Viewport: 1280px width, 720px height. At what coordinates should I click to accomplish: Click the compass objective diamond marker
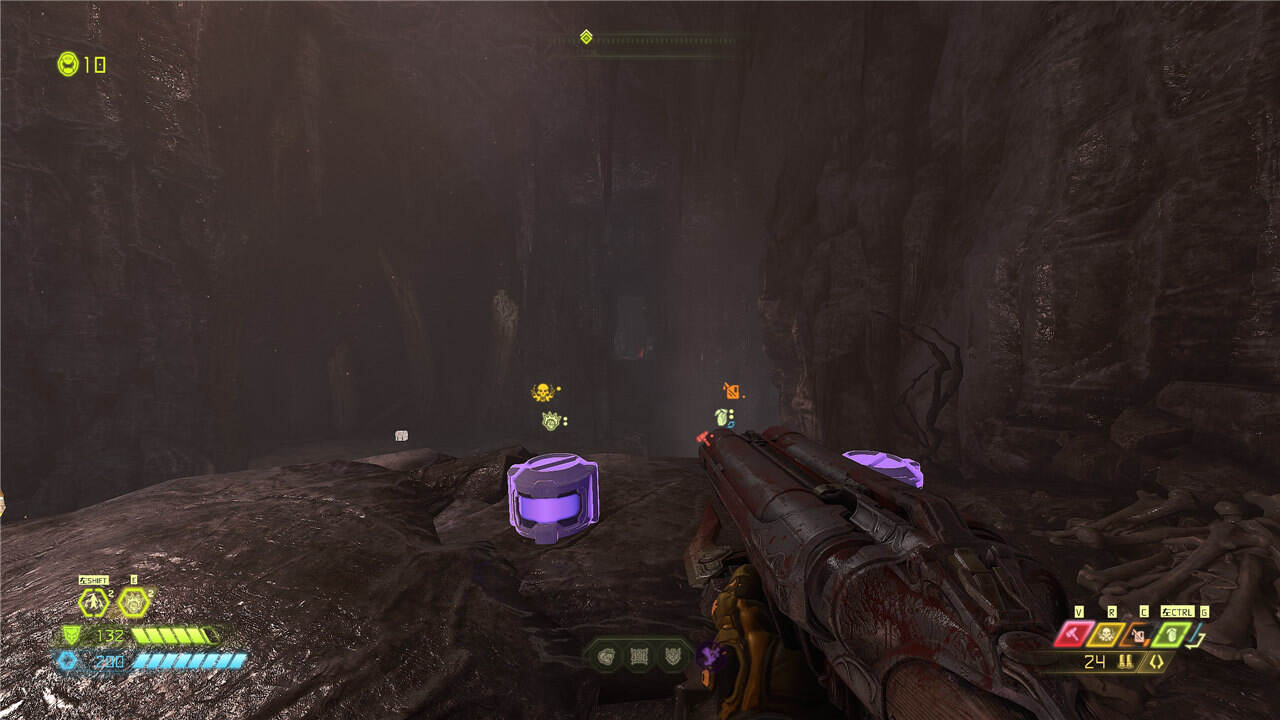pyautogui.click(x=586, y=37)
